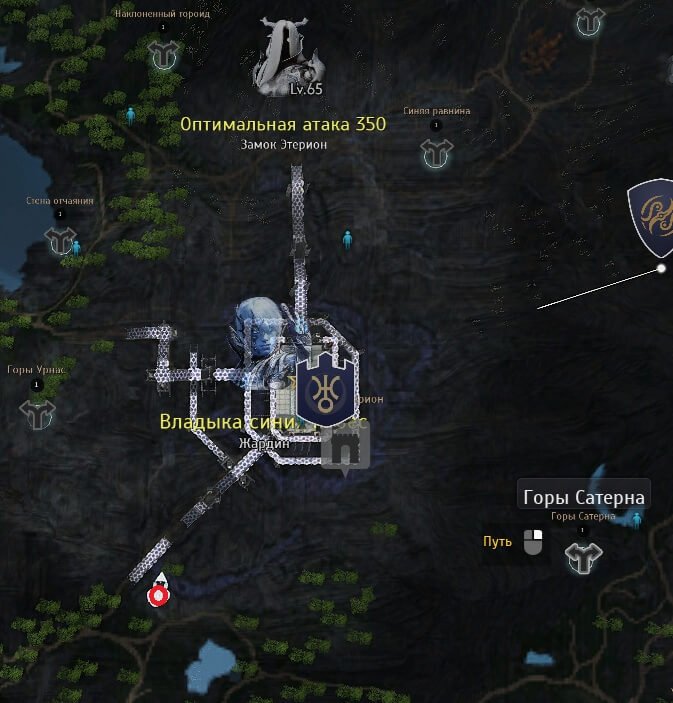
Task: Click the Стена отчаяния node icon
Action: [x=60, y=240]
